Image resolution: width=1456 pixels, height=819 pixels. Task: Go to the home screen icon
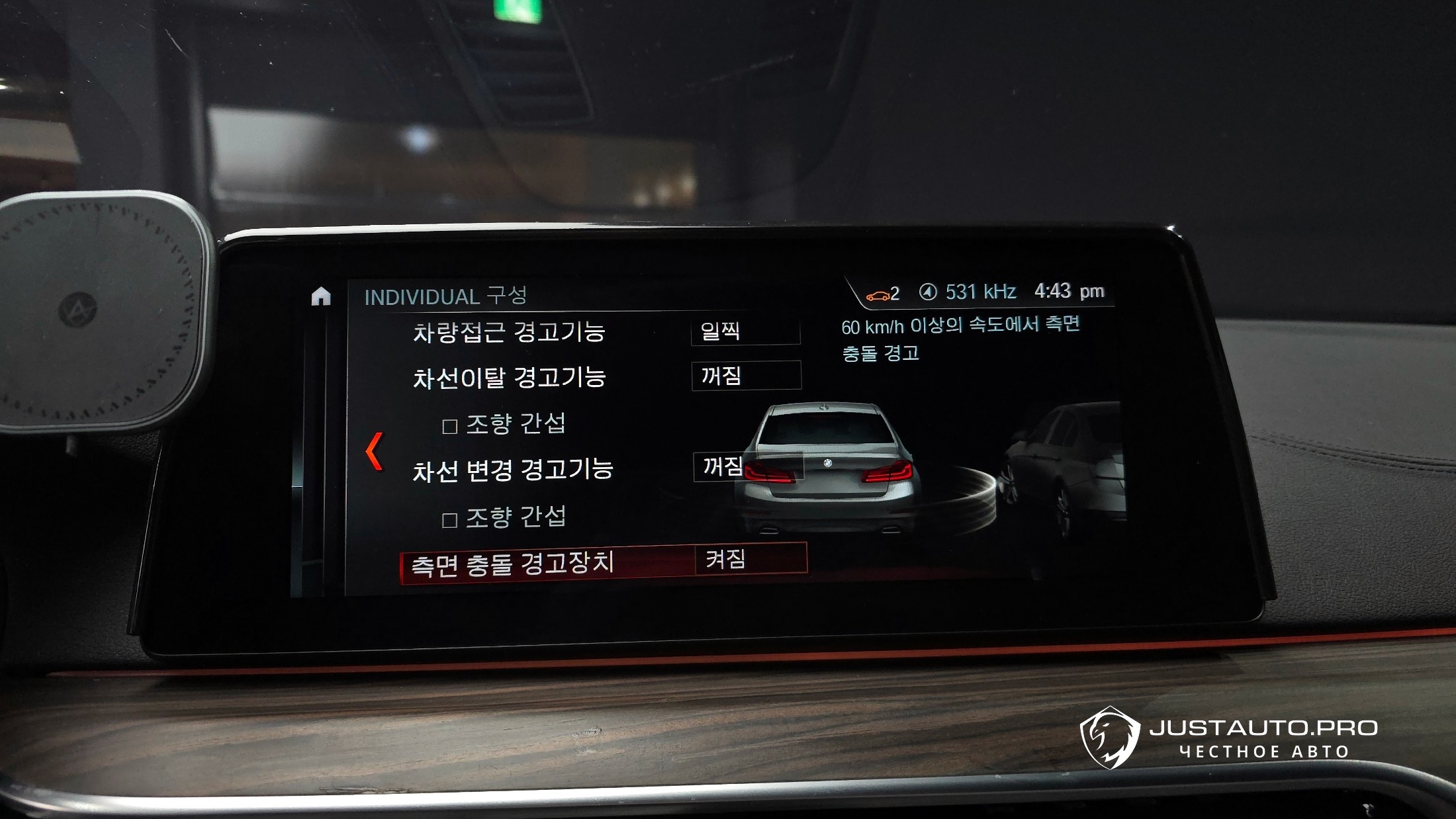[321, 296]
